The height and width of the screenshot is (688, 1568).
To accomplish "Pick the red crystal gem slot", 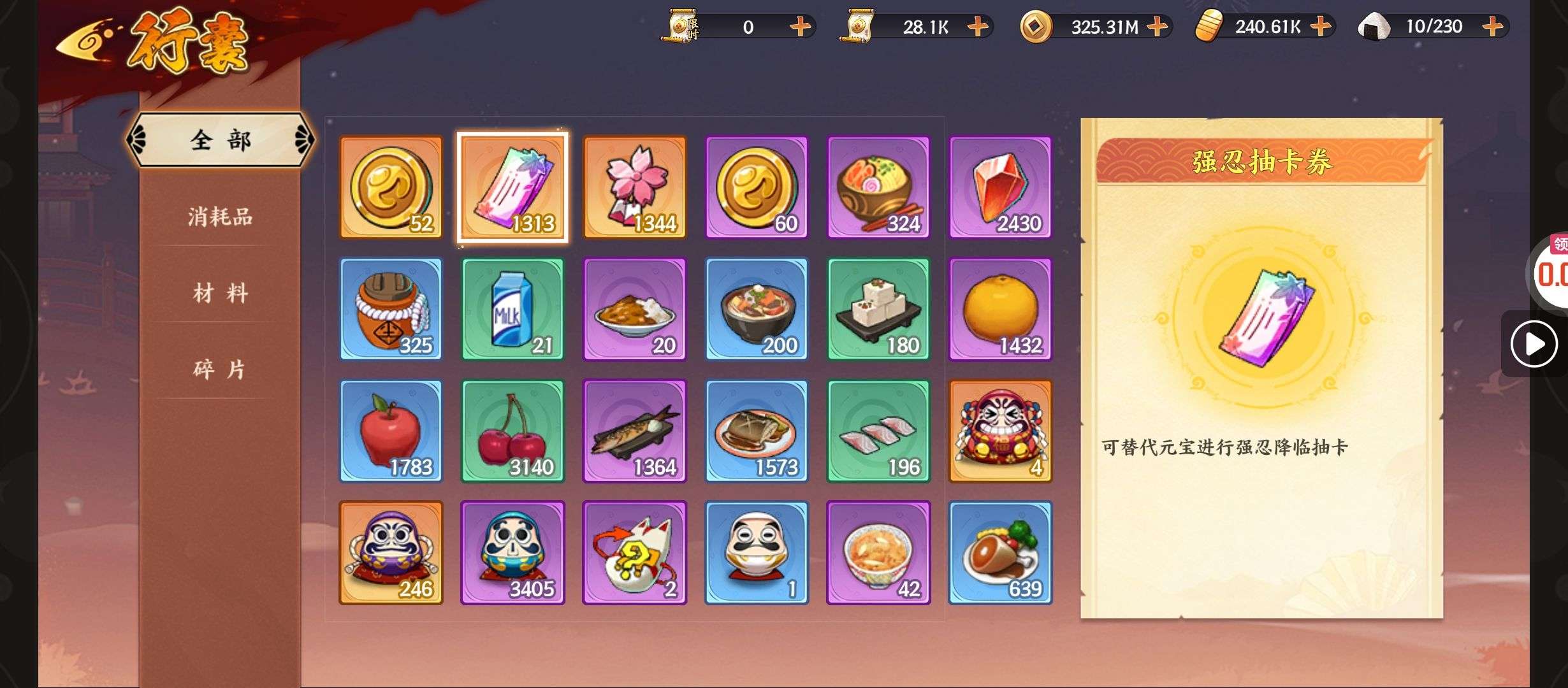I will click(x=1000, y=188).
